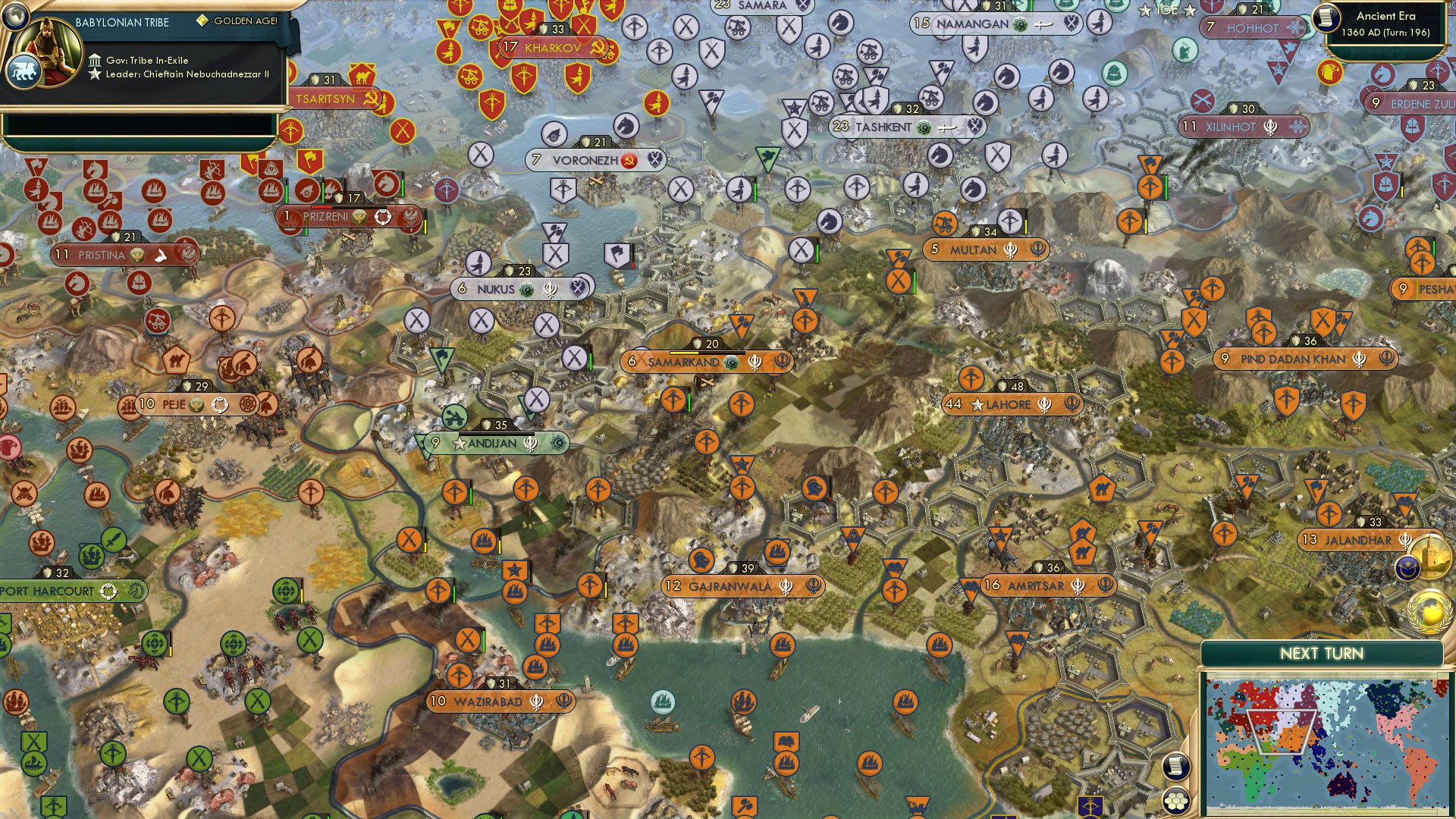This screenshot has height=819, width=1456.
Task: Click the hammer-and-sickle icon on Kharkov's banner
Action: 599,47
